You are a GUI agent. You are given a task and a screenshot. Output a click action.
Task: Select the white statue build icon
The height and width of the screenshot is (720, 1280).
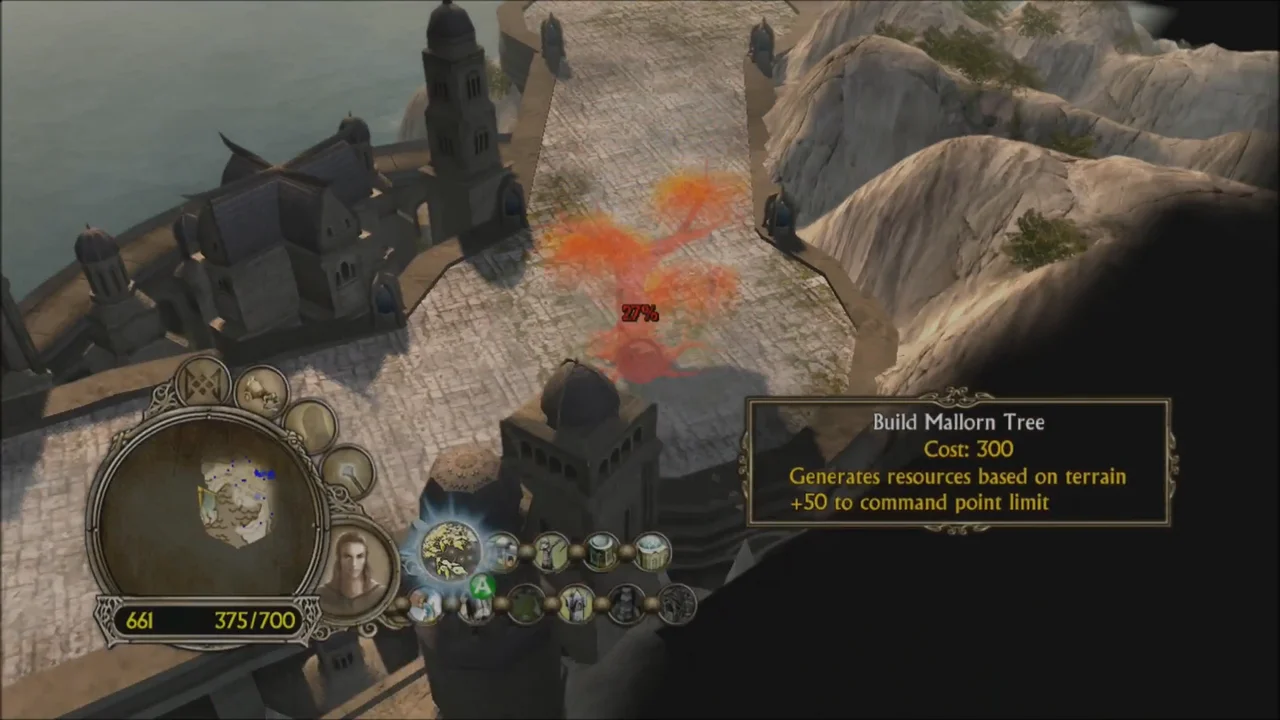[x=577, y=603]
